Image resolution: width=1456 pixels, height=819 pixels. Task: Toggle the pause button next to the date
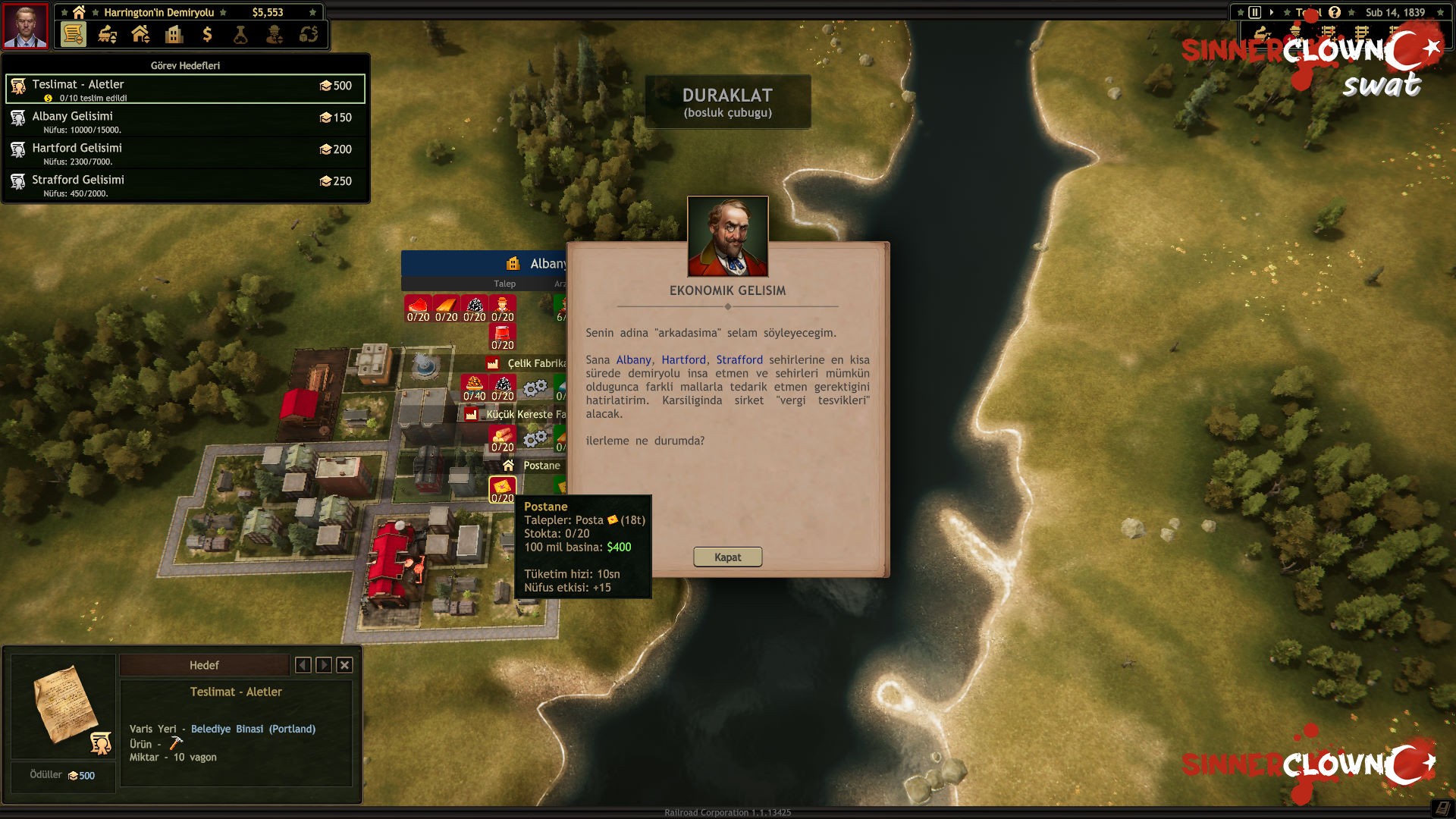(x=1255, y=12)
